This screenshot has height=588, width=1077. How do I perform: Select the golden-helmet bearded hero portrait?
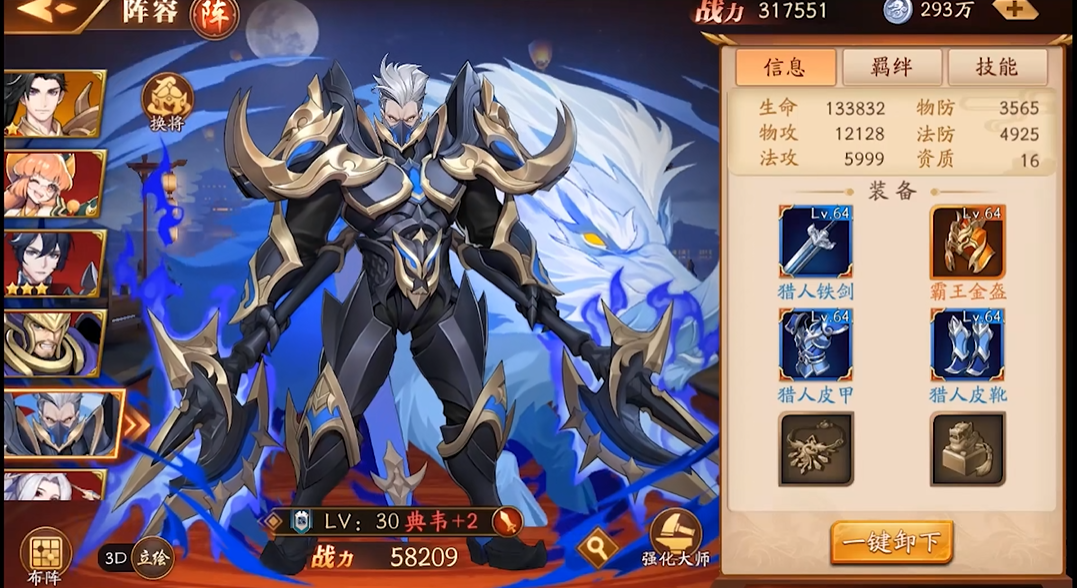pyautogui.click(x=54, y=343)
